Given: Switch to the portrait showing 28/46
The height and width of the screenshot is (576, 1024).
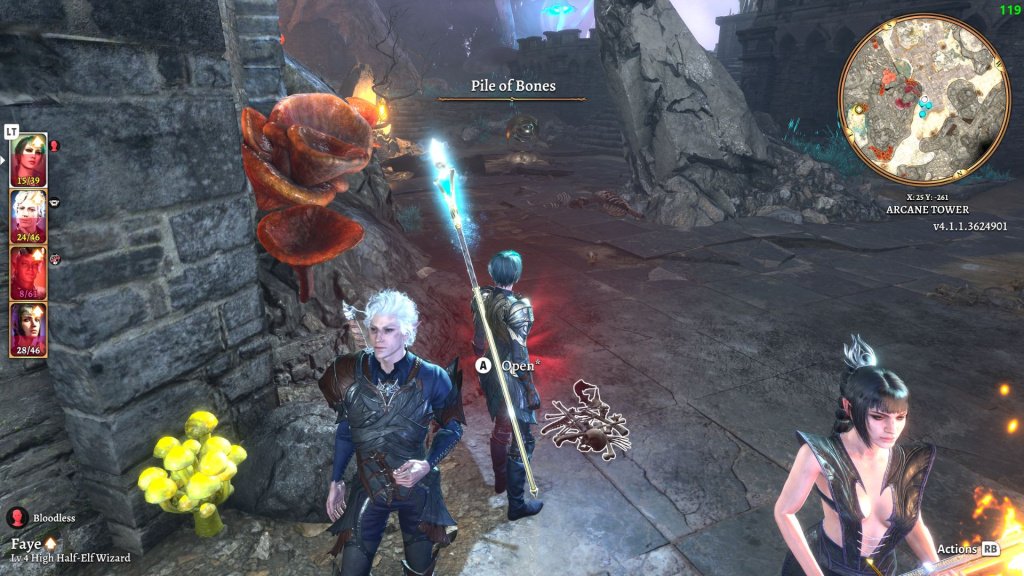Looking at the screenshot, I should [28, 329].
